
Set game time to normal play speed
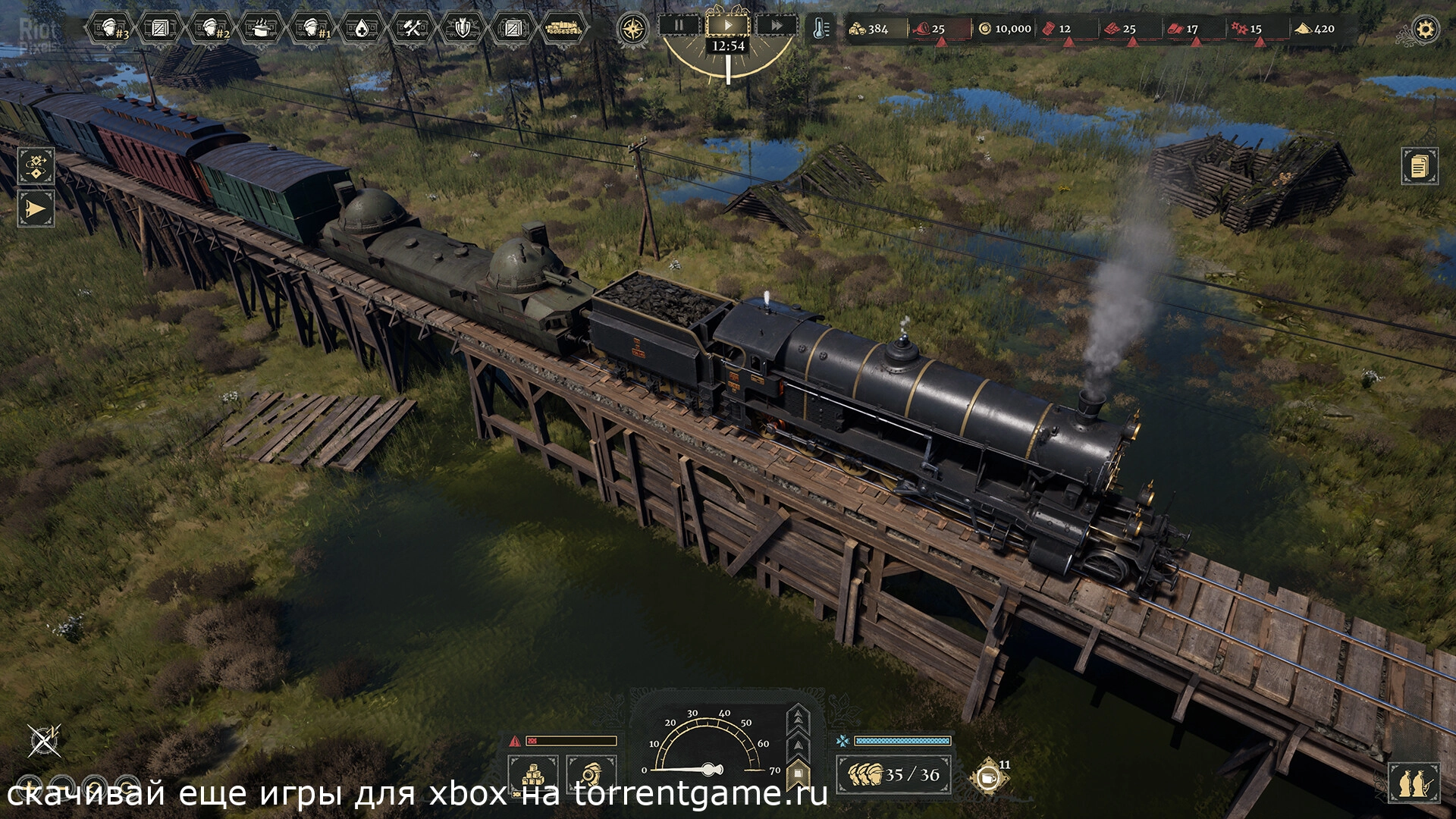[x=728, y=25]
